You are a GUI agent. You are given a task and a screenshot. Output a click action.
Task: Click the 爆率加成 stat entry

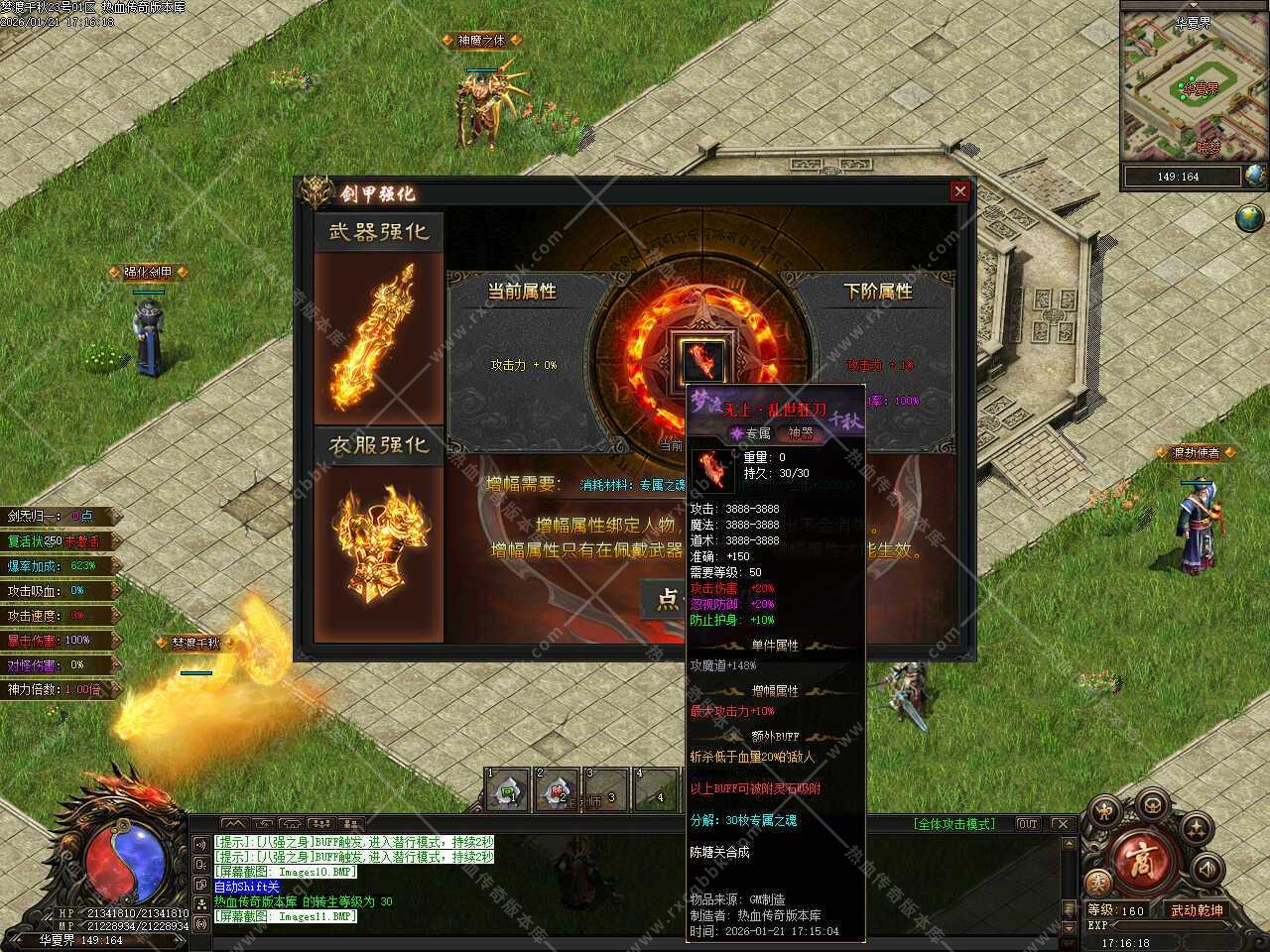[60, 566]
